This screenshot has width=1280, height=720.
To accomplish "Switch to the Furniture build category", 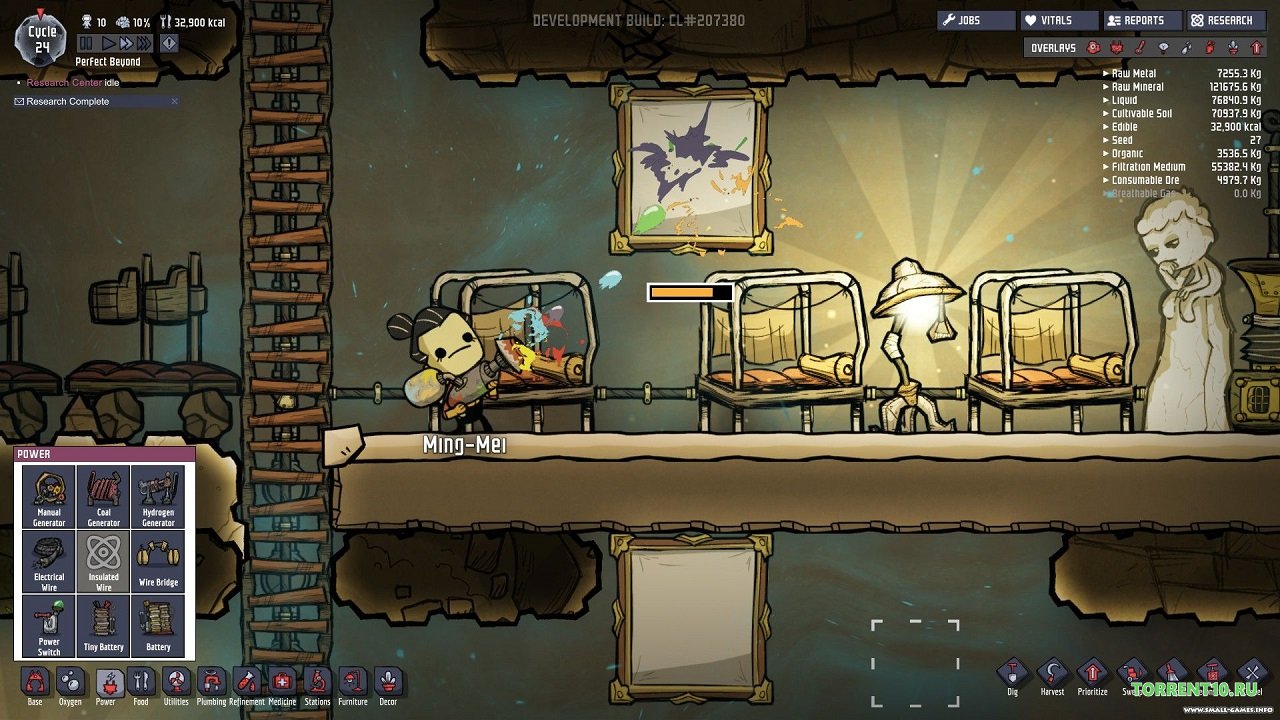I will click(352, 684).
